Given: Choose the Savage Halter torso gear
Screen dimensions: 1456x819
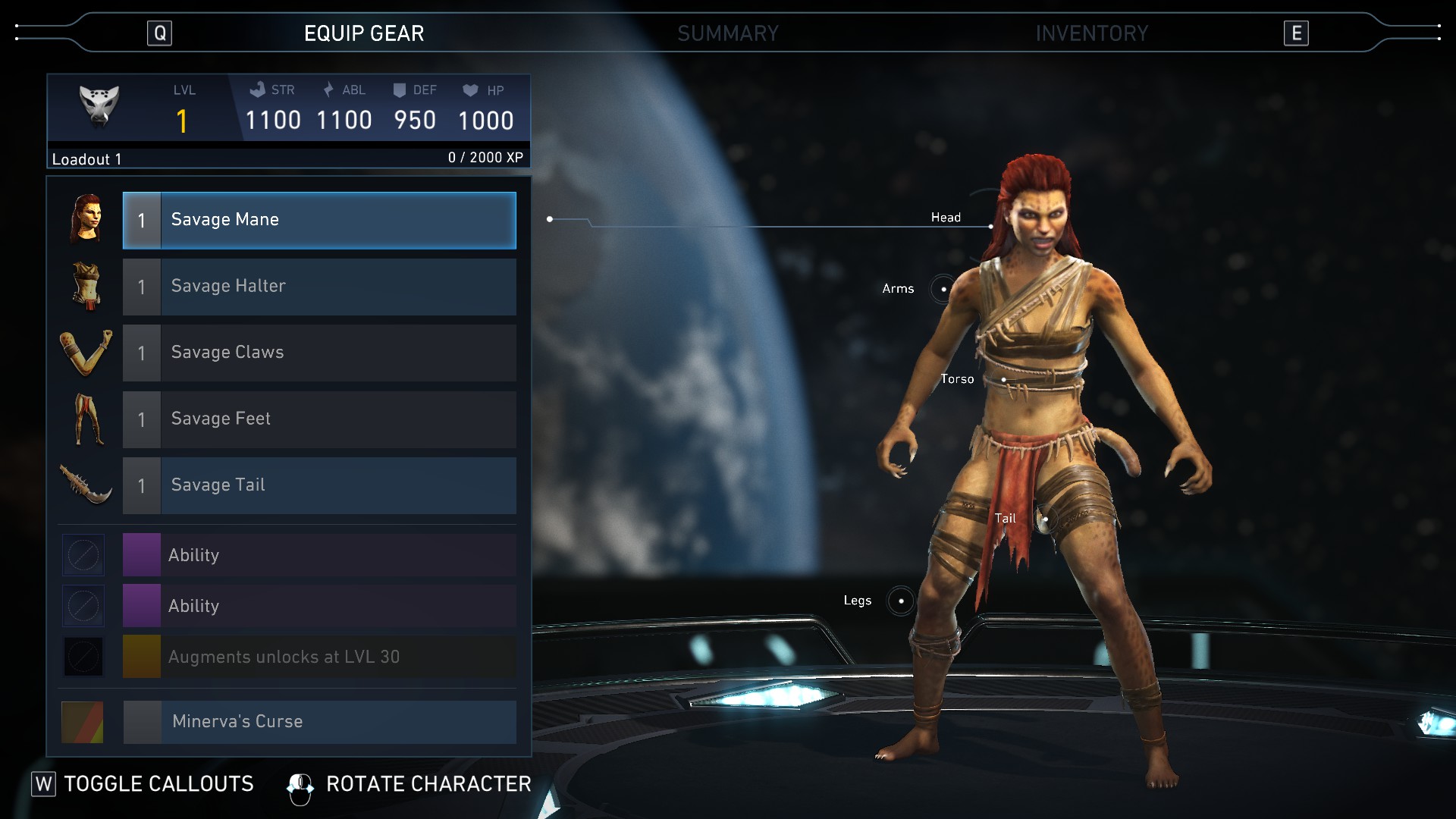Looking at the screenshot, I should click(x=319, y=287).
